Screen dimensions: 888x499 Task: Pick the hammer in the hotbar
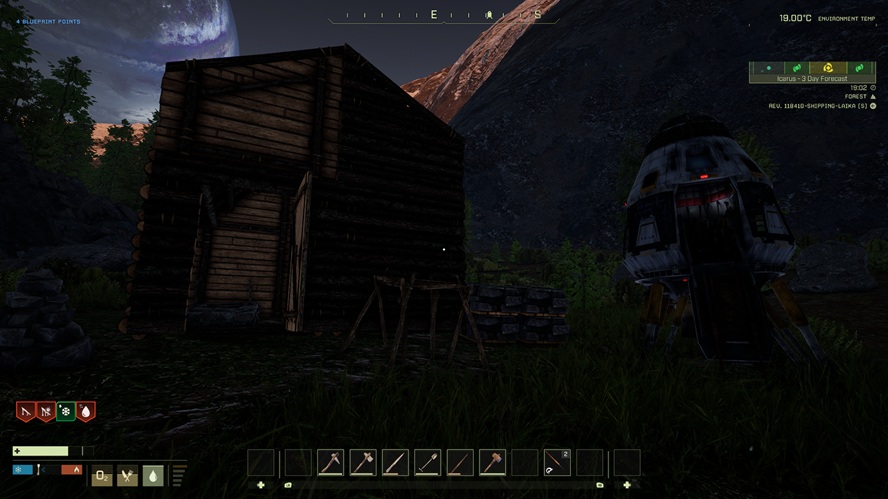(492, 462)
